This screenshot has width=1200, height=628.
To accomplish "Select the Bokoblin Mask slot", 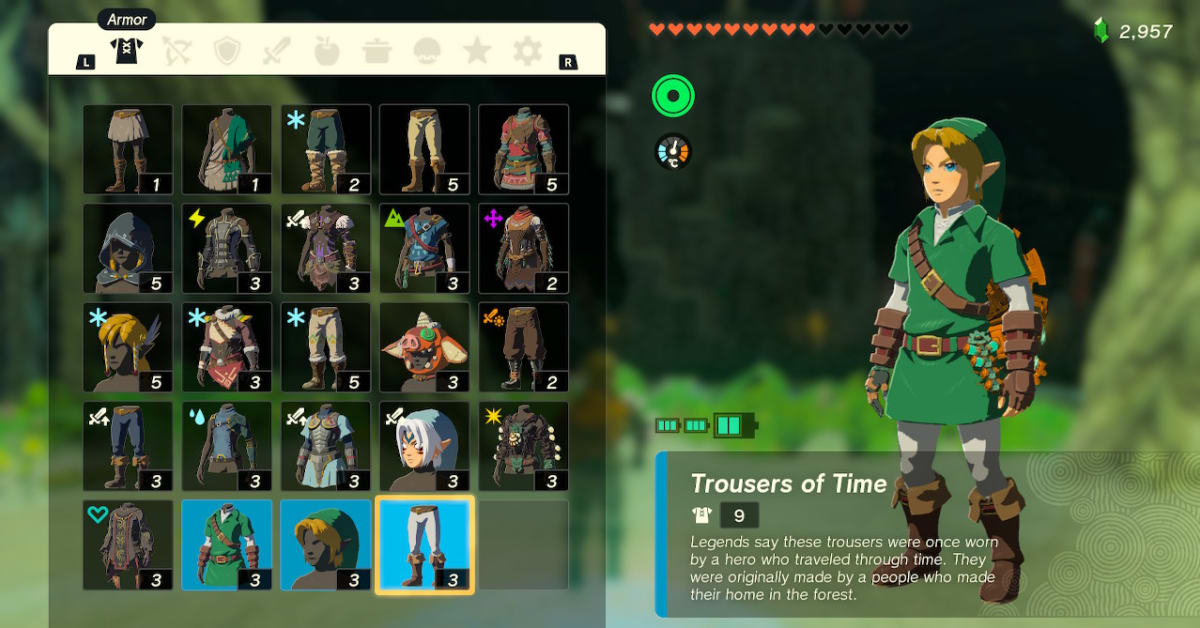I will coord(424,347).
